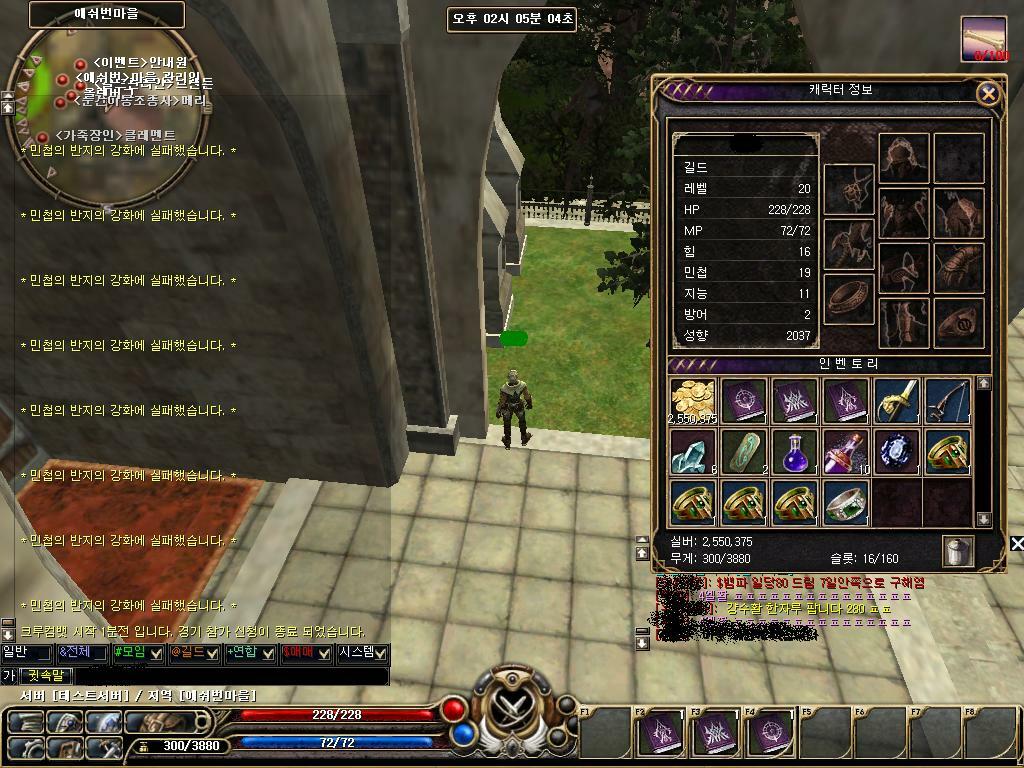Image resolution: width=1024 pixels, height=768 pixels.
Task: Activate the purple spellbook in F4 slot
Action: (x=770, y=734)
